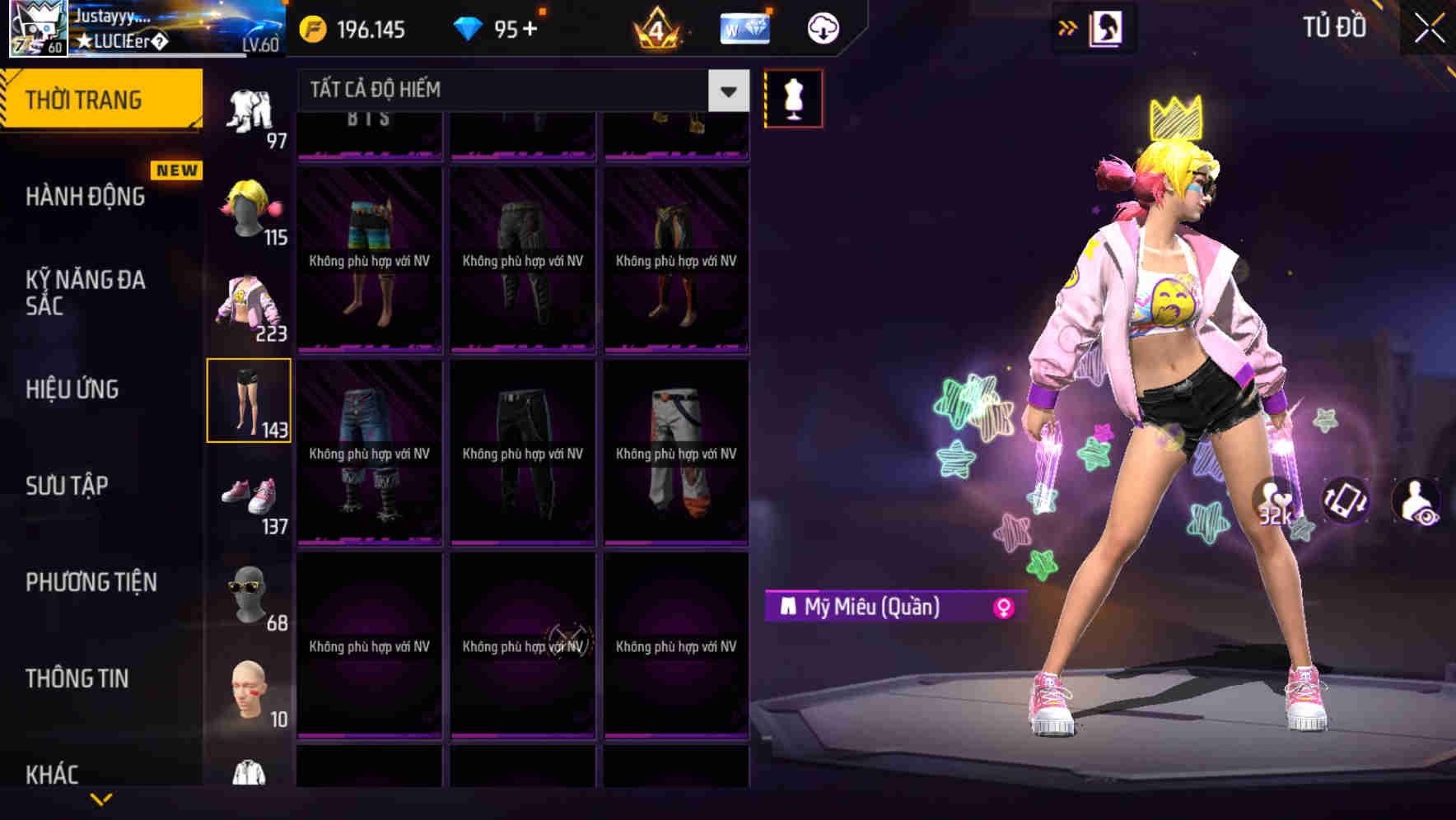The width and height of the screenshot is (1456, 820).
Task: Click the double-arrow expander near top right
Action: (1068, 27)
